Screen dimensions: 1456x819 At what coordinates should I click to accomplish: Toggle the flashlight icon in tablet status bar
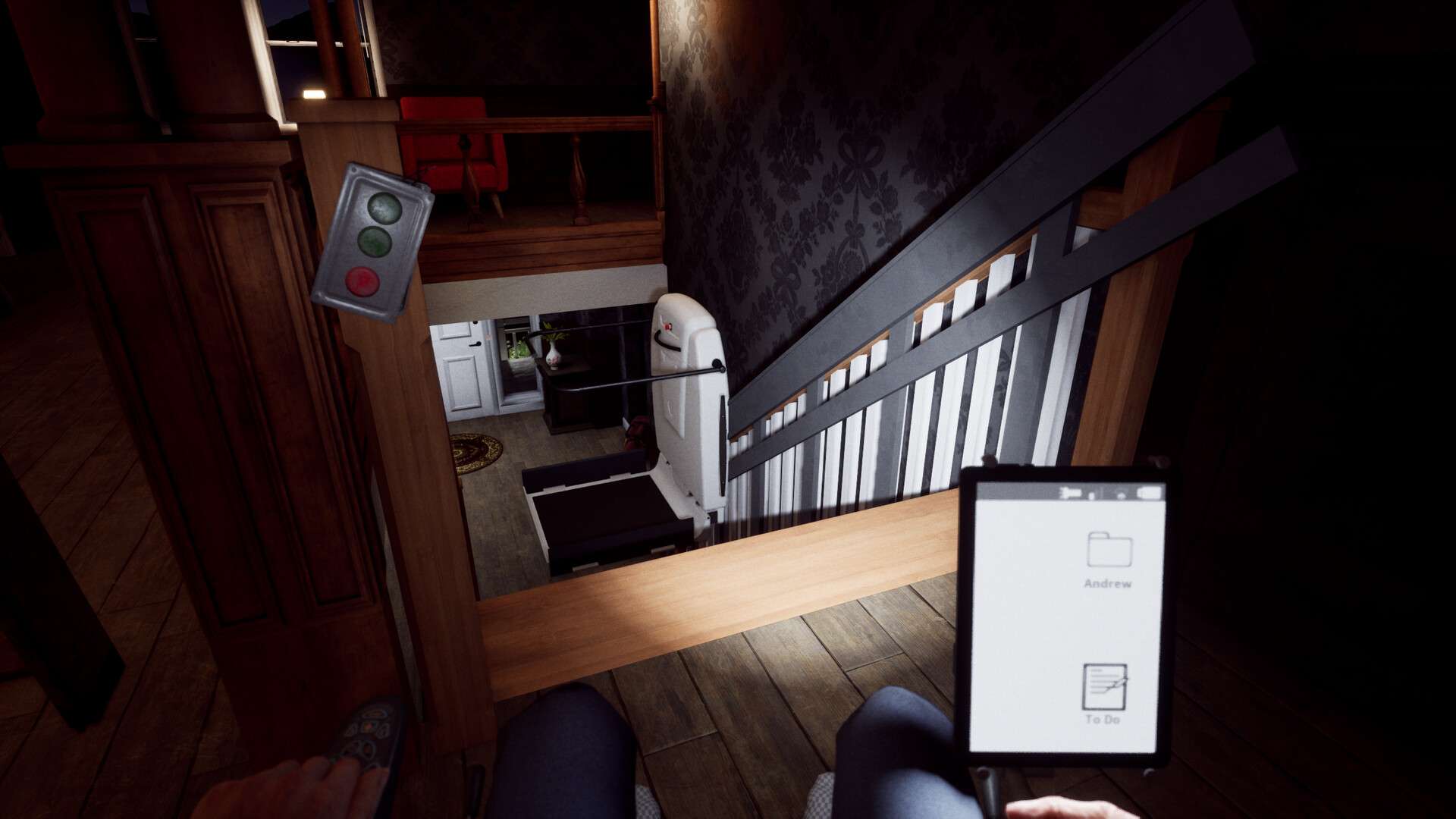click(1070, 494)
